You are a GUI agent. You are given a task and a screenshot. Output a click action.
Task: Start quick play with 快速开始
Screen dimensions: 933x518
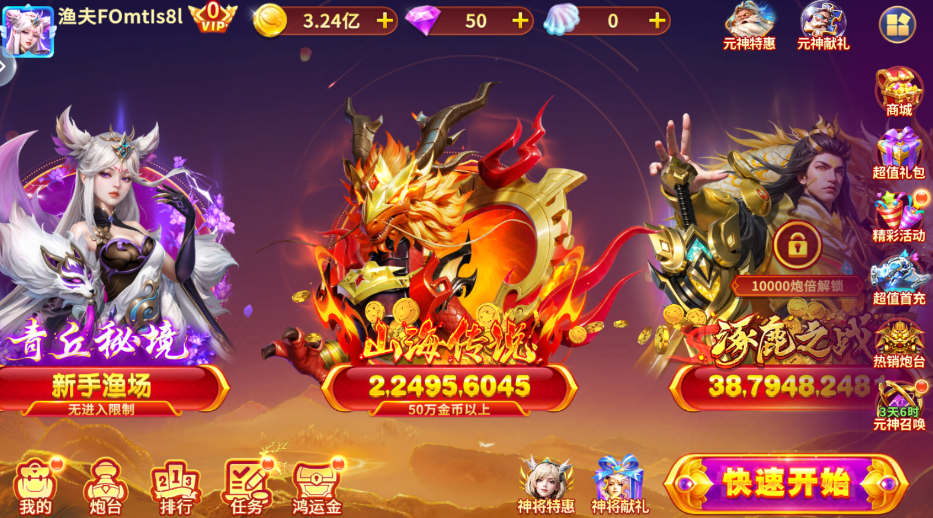pyautogui.click(x=785, y=483)
